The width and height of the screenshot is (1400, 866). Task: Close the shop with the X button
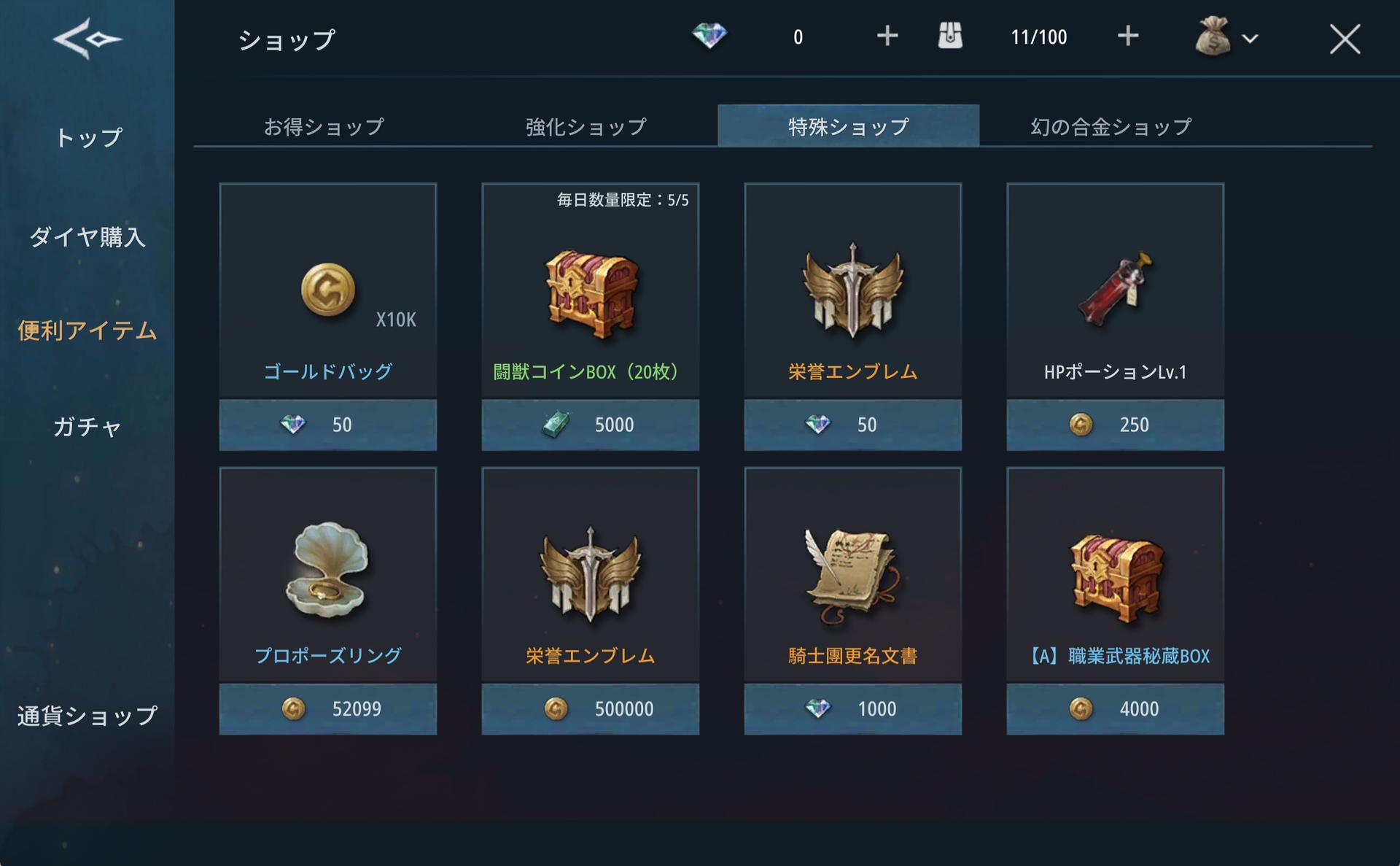click(1344, 39)
